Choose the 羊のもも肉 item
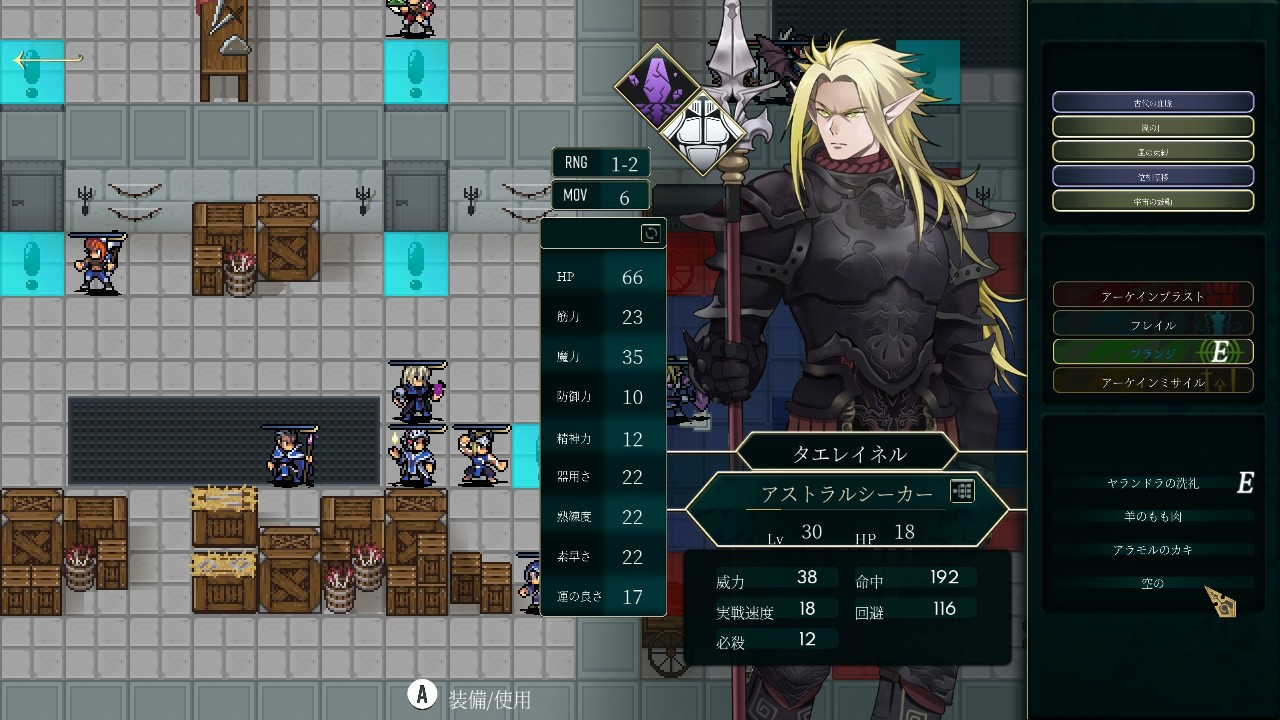The height and width of the screenshot is (720, 1280). tap(1152, 516)
